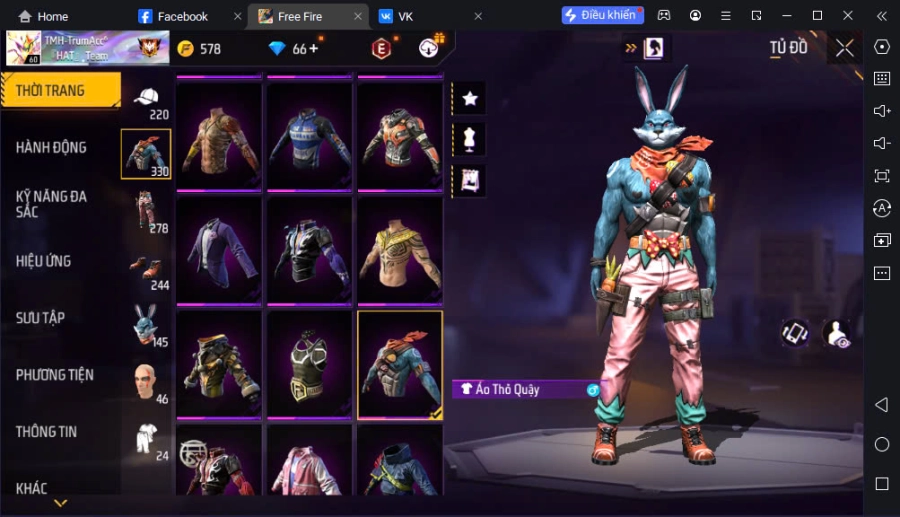Switch to the Facebook tab
This screenshot has width=900, height=517.
(x=182, y=16)
